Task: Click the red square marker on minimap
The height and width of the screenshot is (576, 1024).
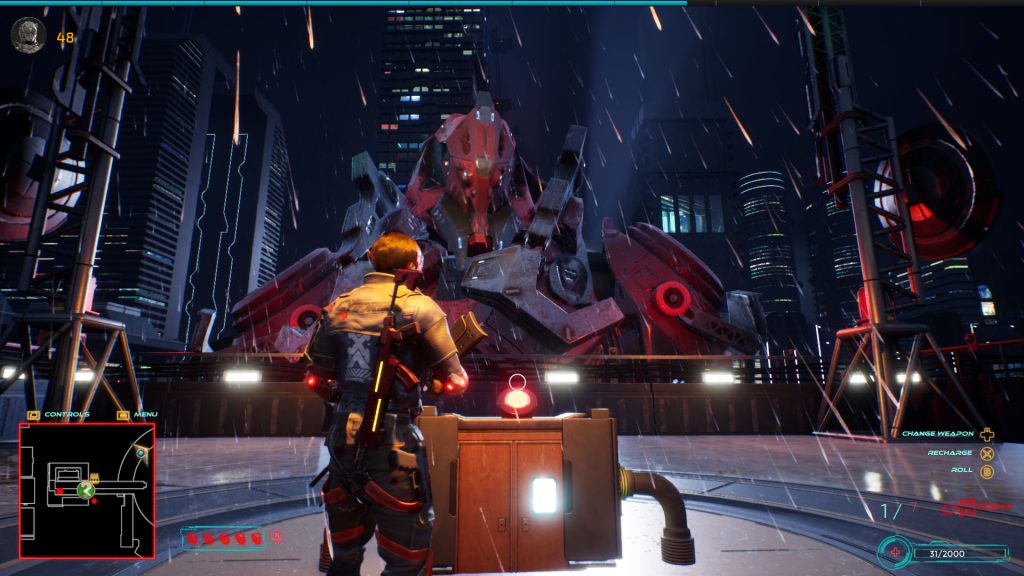Action: (60, 491)
